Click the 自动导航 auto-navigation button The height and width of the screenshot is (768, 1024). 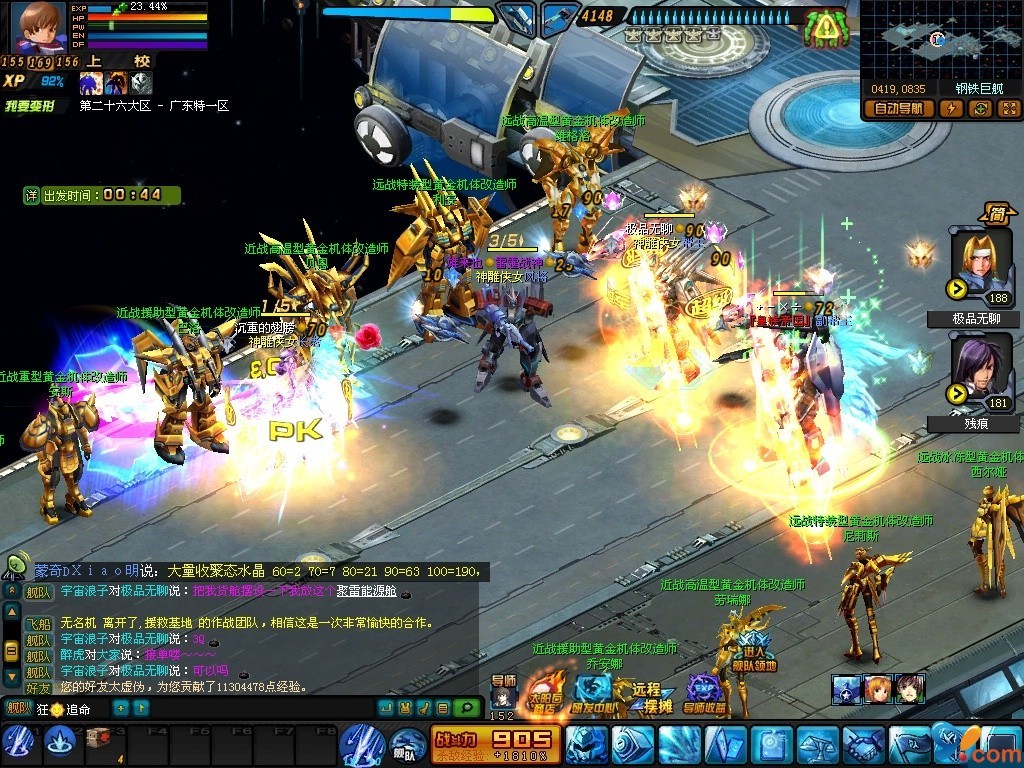(900, 109)
